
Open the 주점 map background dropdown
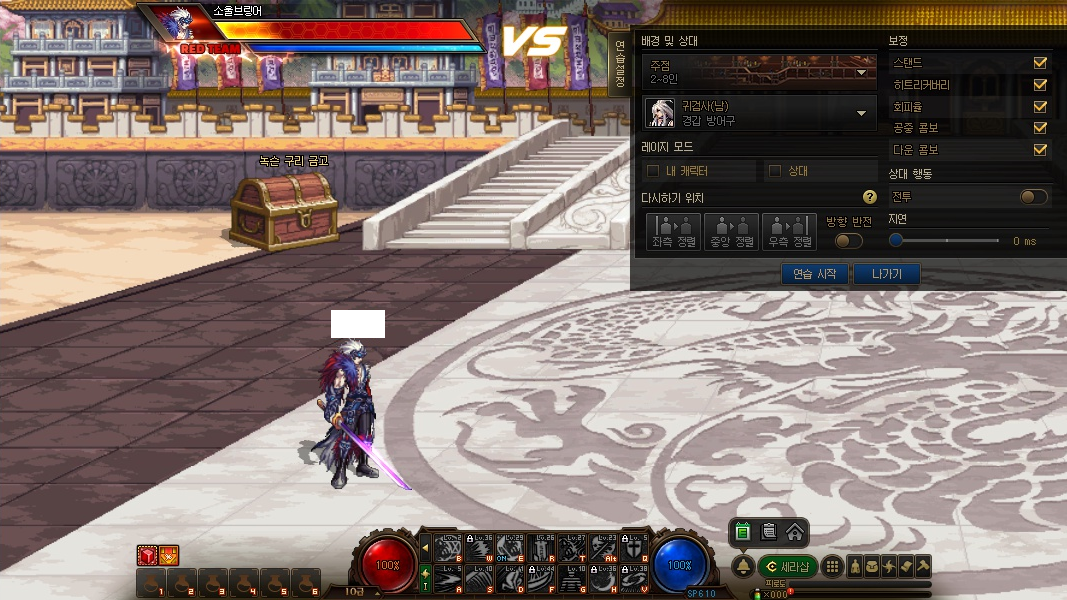[862, 71]
